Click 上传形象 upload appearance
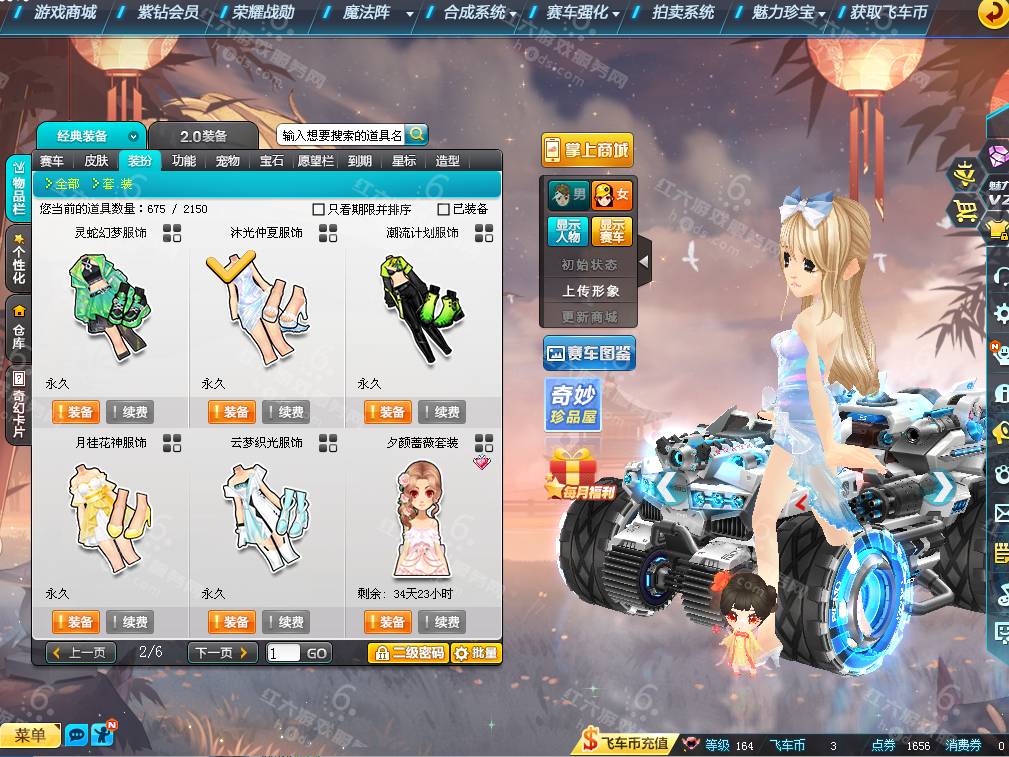 click(x=590, y=291)
